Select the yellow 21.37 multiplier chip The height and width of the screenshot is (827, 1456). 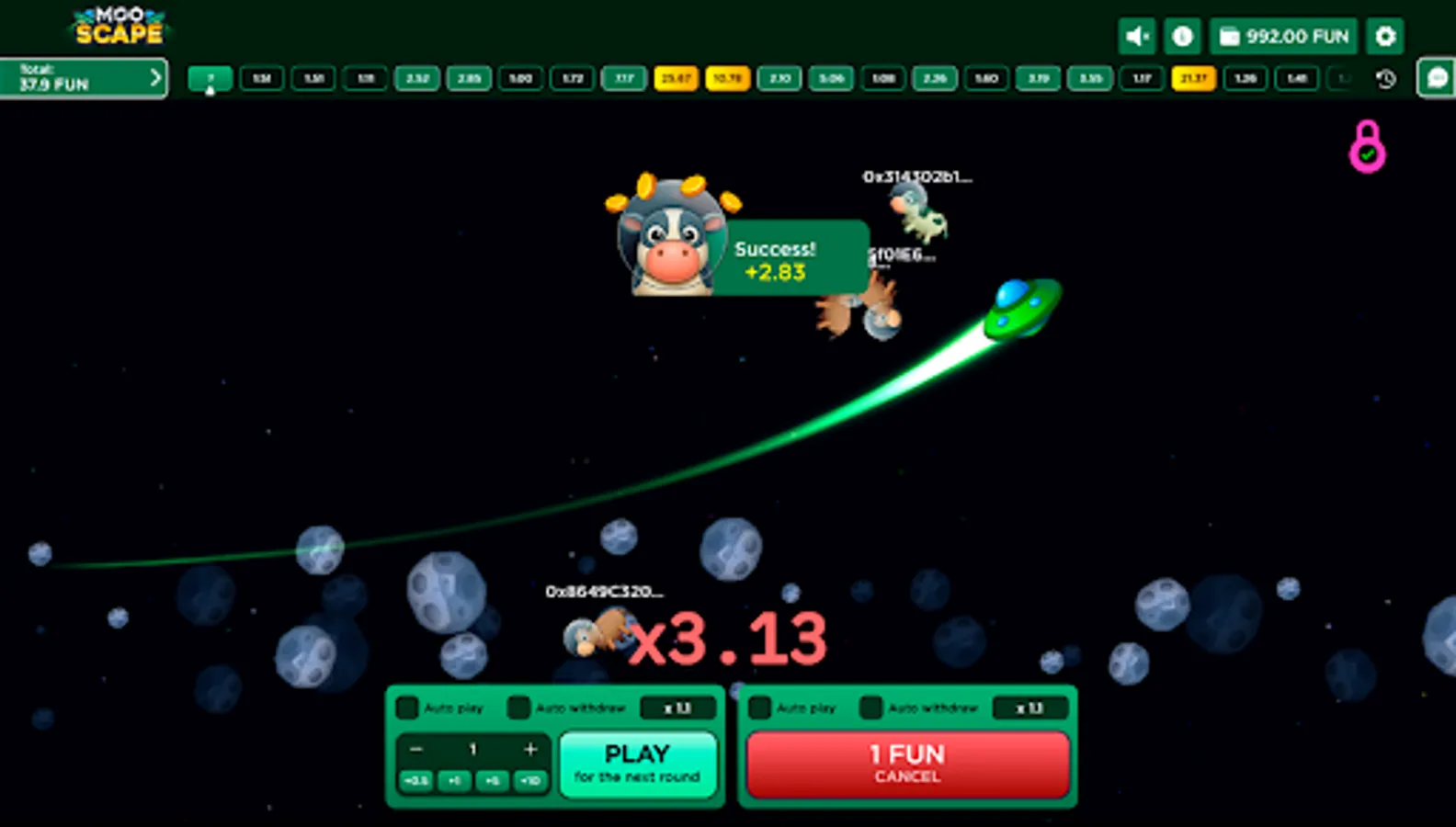1194,79
